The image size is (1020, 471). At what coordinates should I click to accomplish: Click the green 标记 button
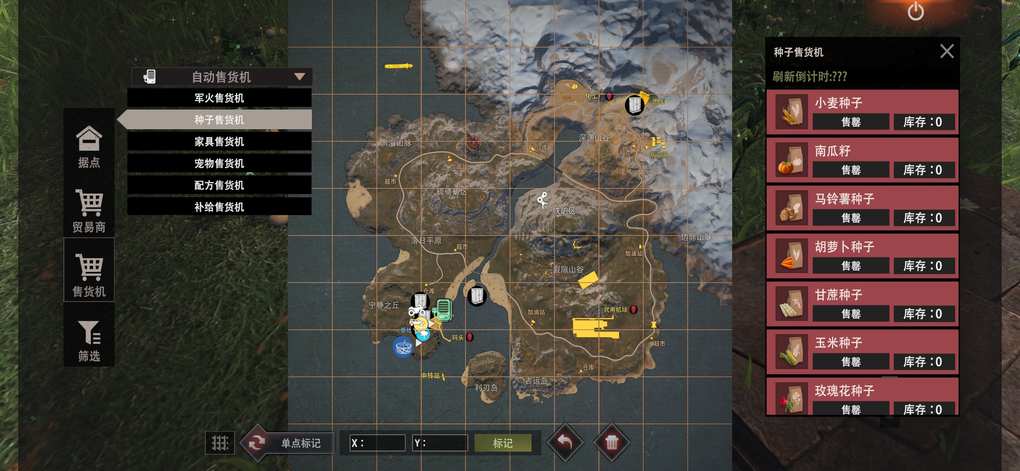pos(502,442)
